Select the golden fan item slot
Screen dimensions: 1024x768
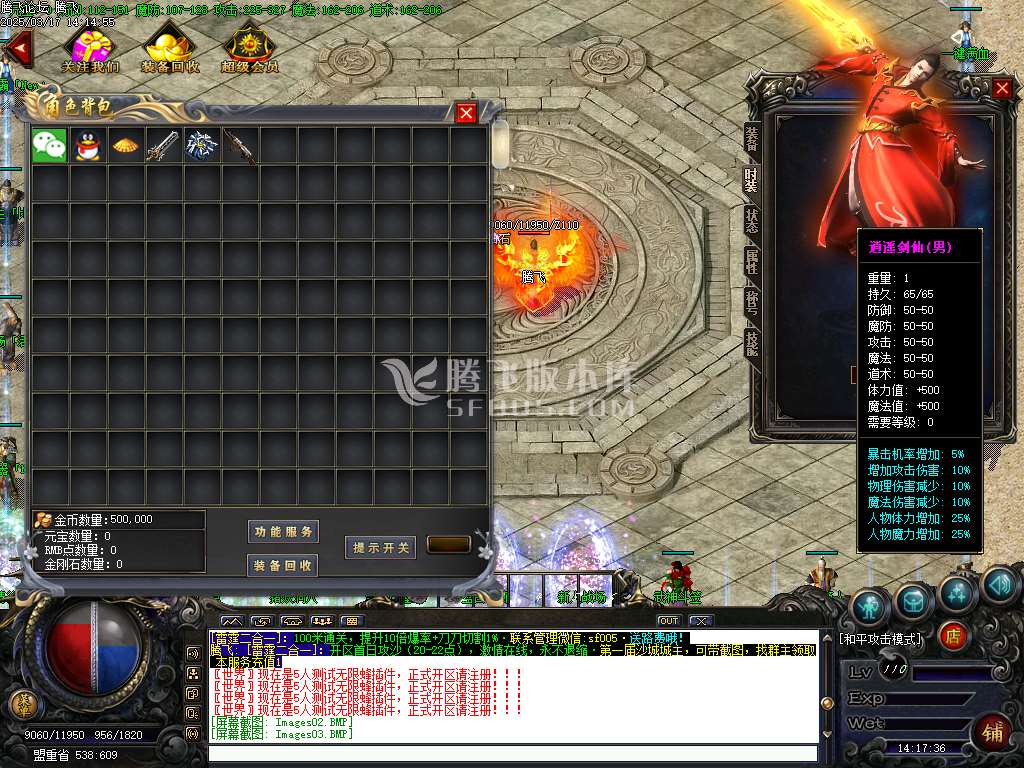click(x=125, y=146)
